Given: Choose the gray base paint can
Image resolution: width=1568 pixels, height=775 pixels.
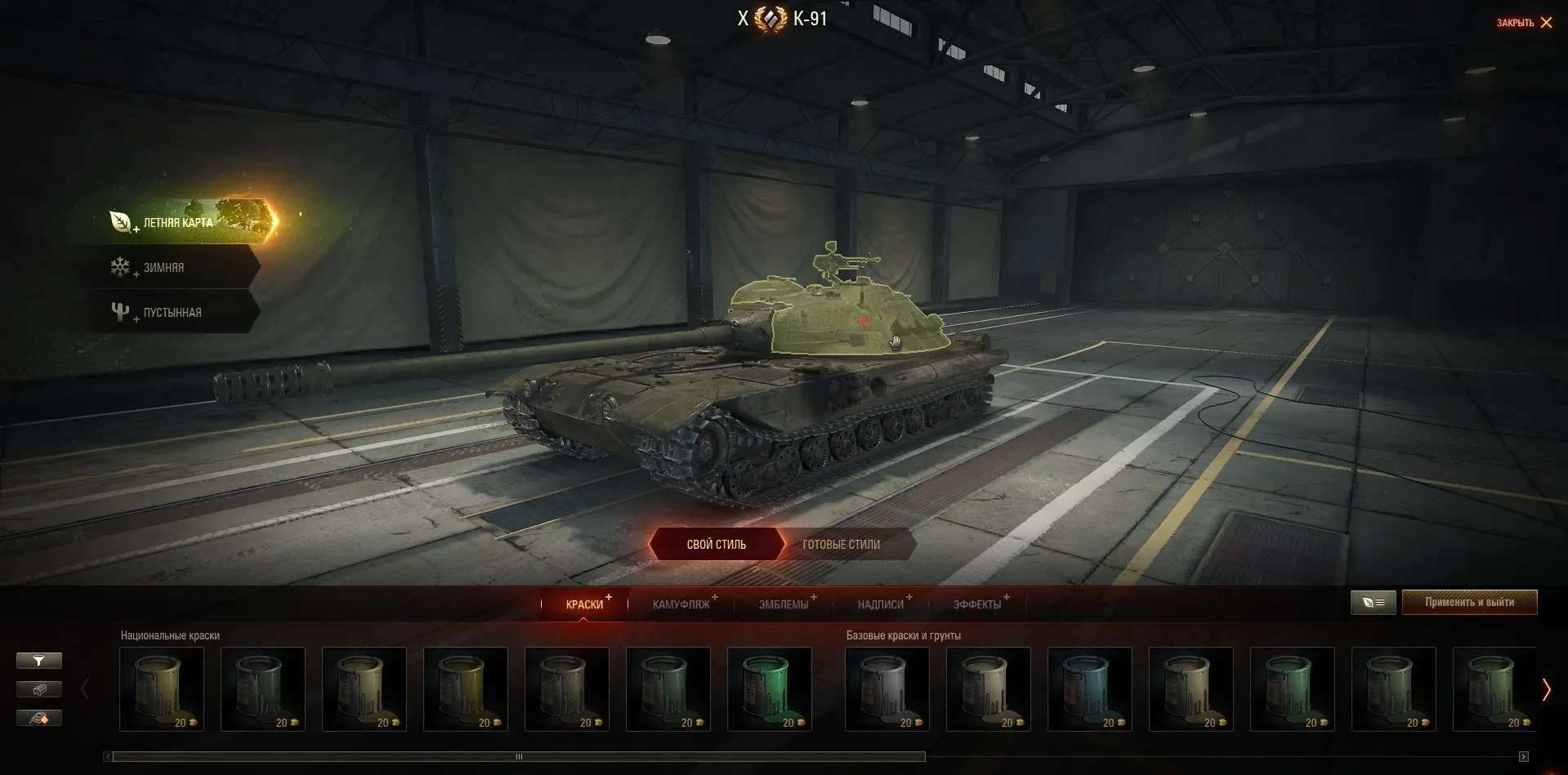Looking at the screenshot, I should (x=887, y=688).
